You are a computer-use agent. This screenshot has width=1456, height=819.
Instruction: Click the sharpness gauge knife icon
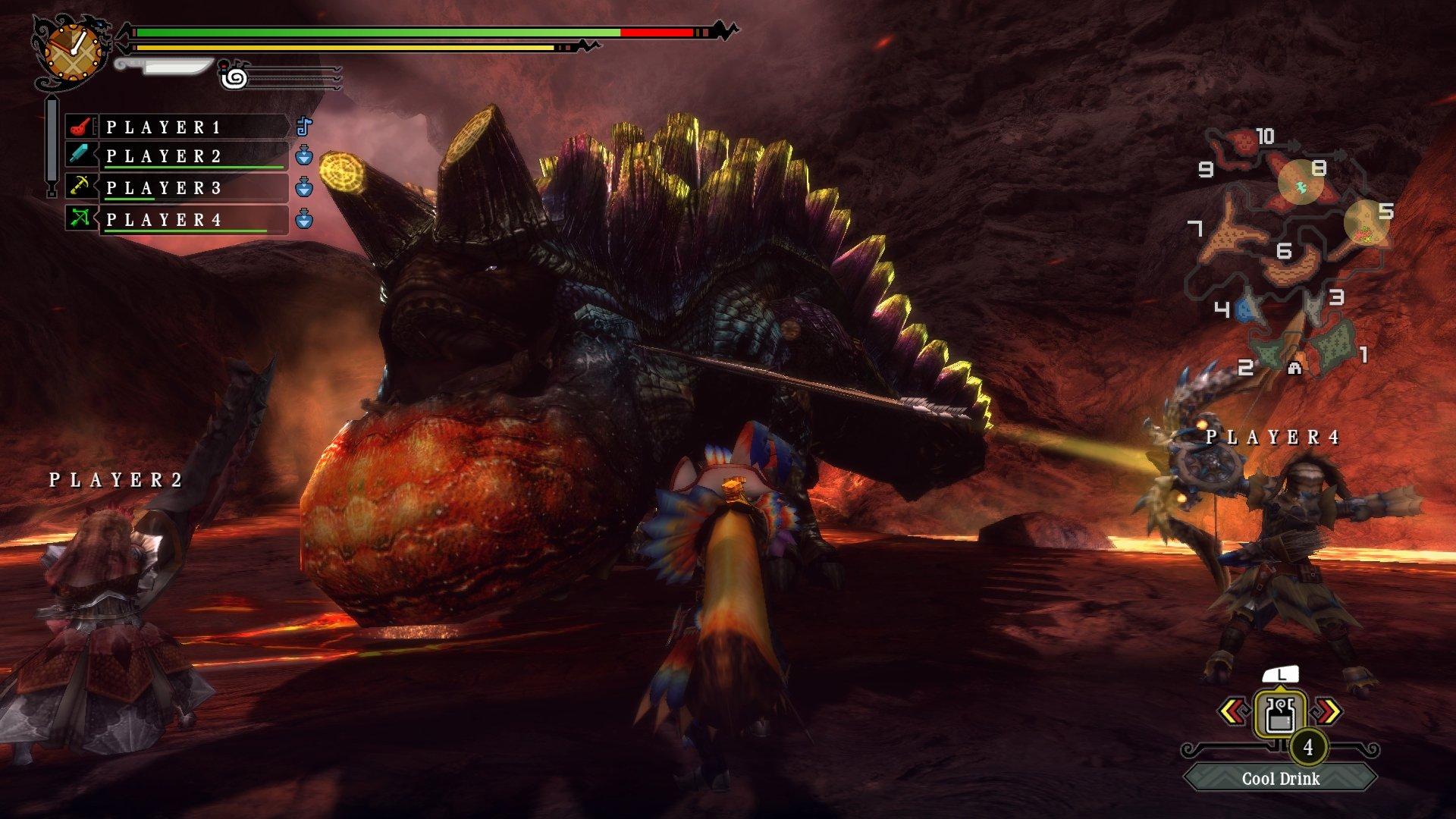(163, 68)
